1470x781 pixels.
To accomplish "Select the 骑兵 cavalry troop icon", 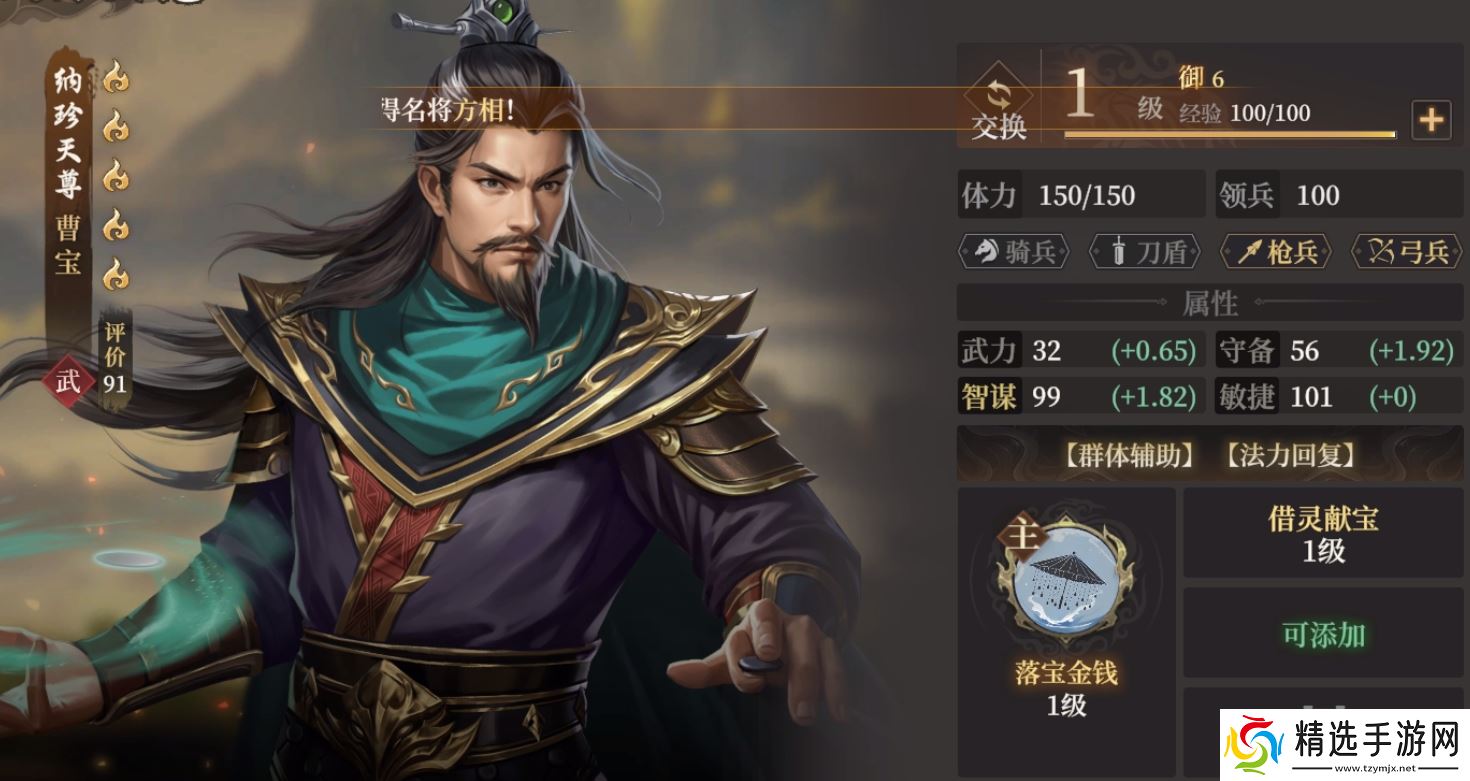I will point(1013,252).
